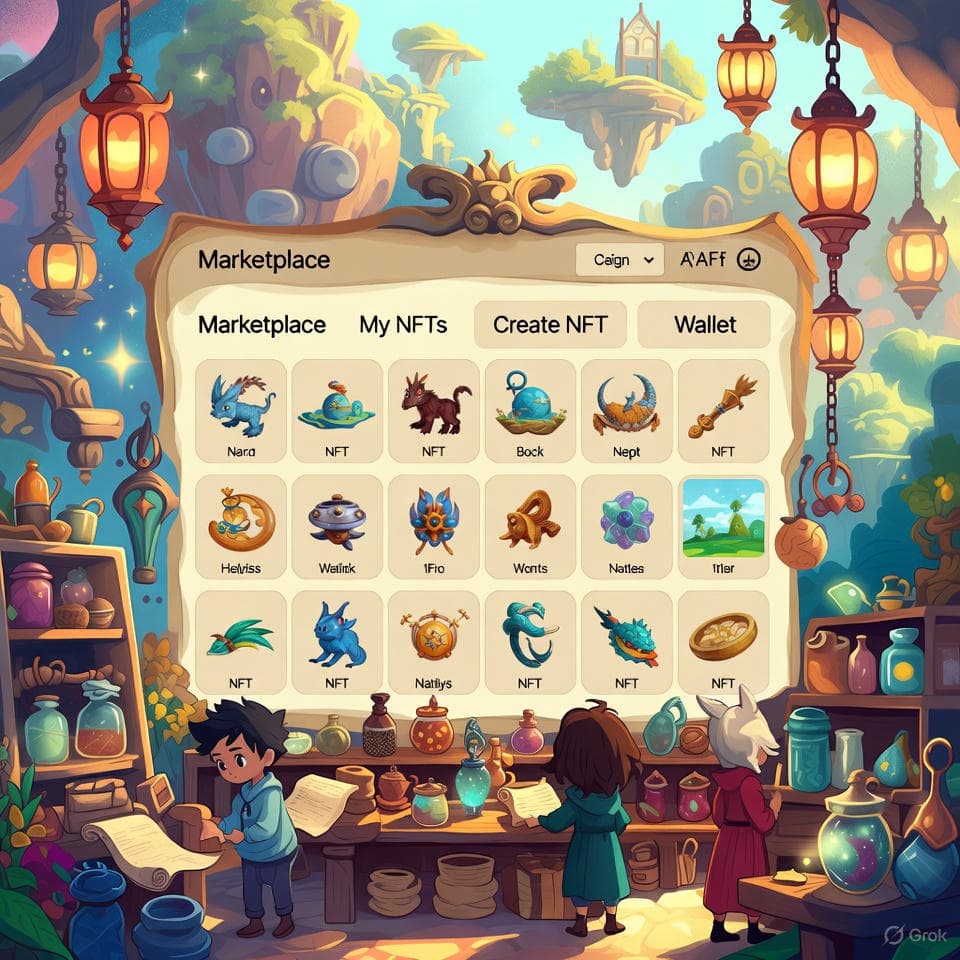Choose the Natles purple crystal cluster
The width and height of the screenshot is (960, 960).
tap(626, 525)
